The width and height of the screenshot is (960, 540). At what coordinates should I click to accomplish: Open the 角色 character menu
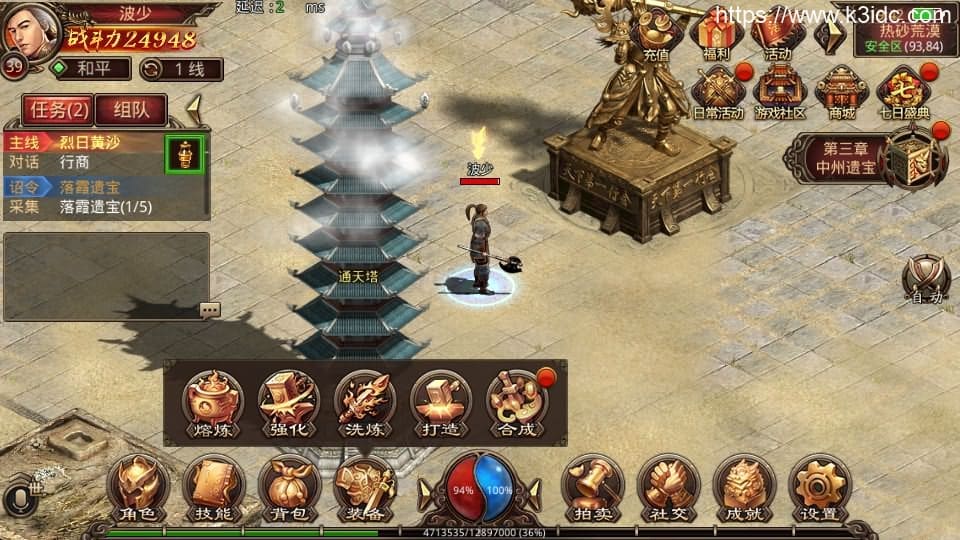tap(138, 486)
